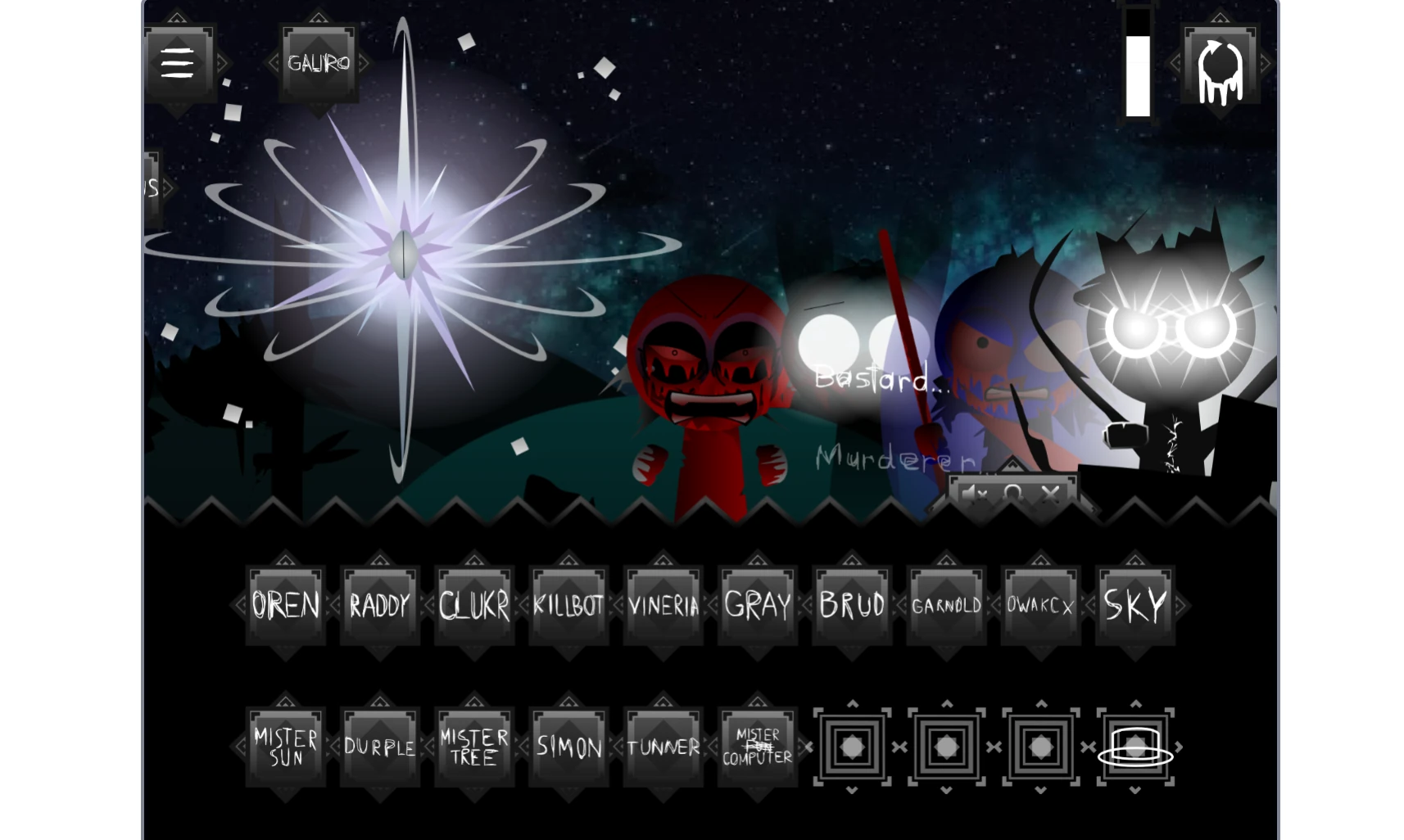Viewport: 1404px width, 840px height.
Task: Select the SKY sound tile
Action: (x=1135, y=606)
